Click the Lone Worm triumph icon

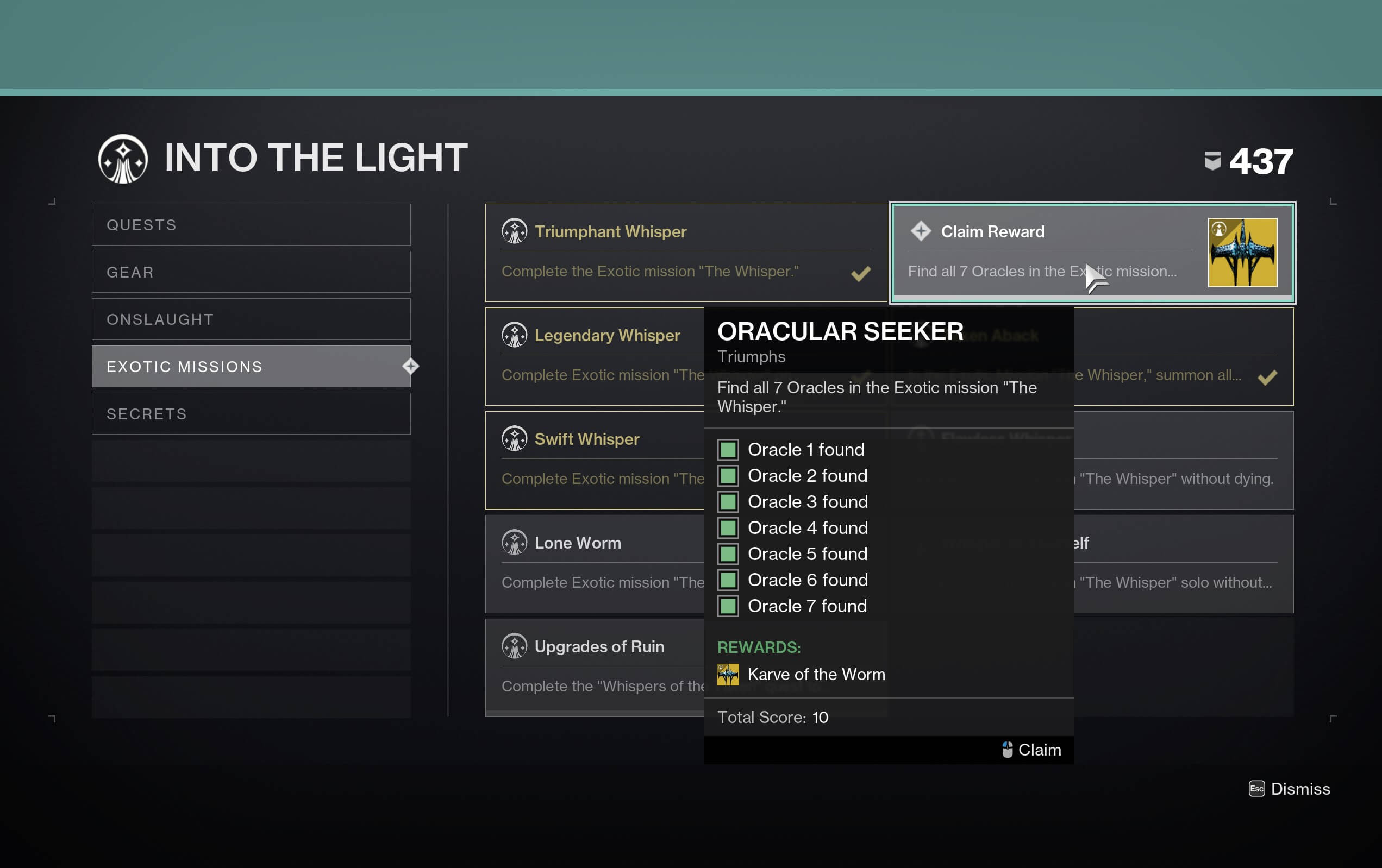[515, 542]
